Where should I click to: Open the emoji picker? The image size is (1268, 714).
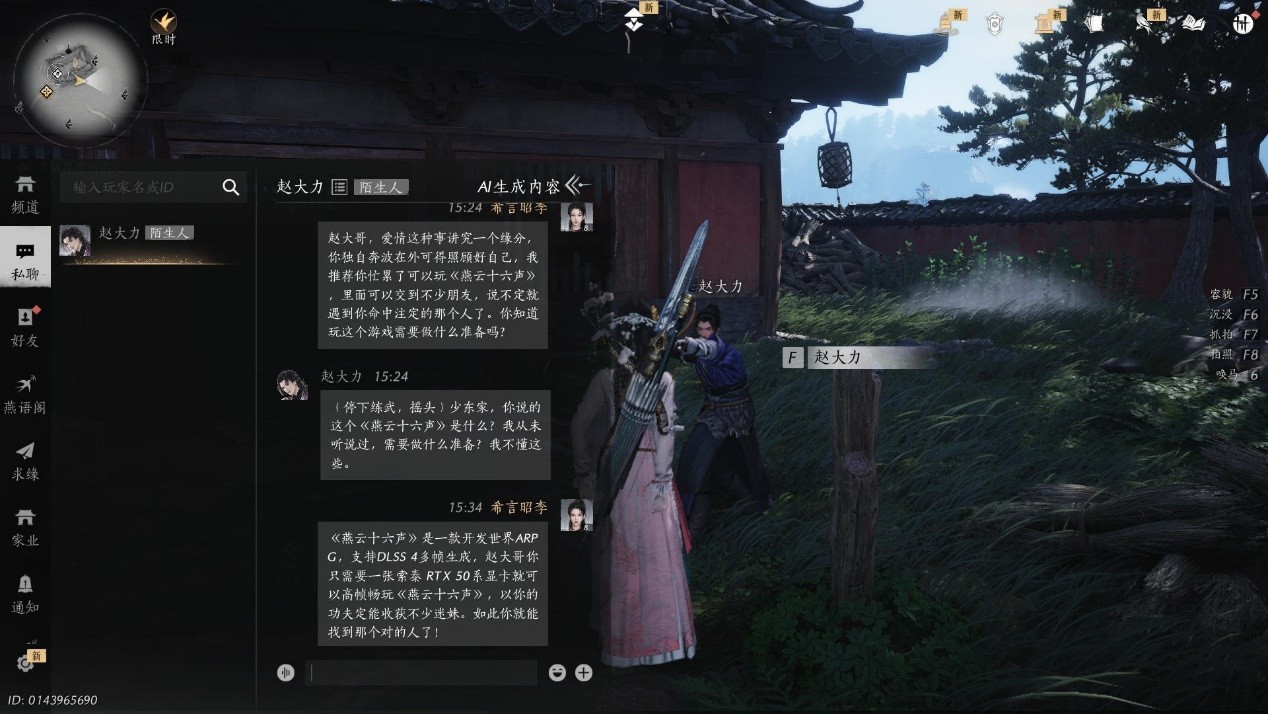tap(557, 673)
